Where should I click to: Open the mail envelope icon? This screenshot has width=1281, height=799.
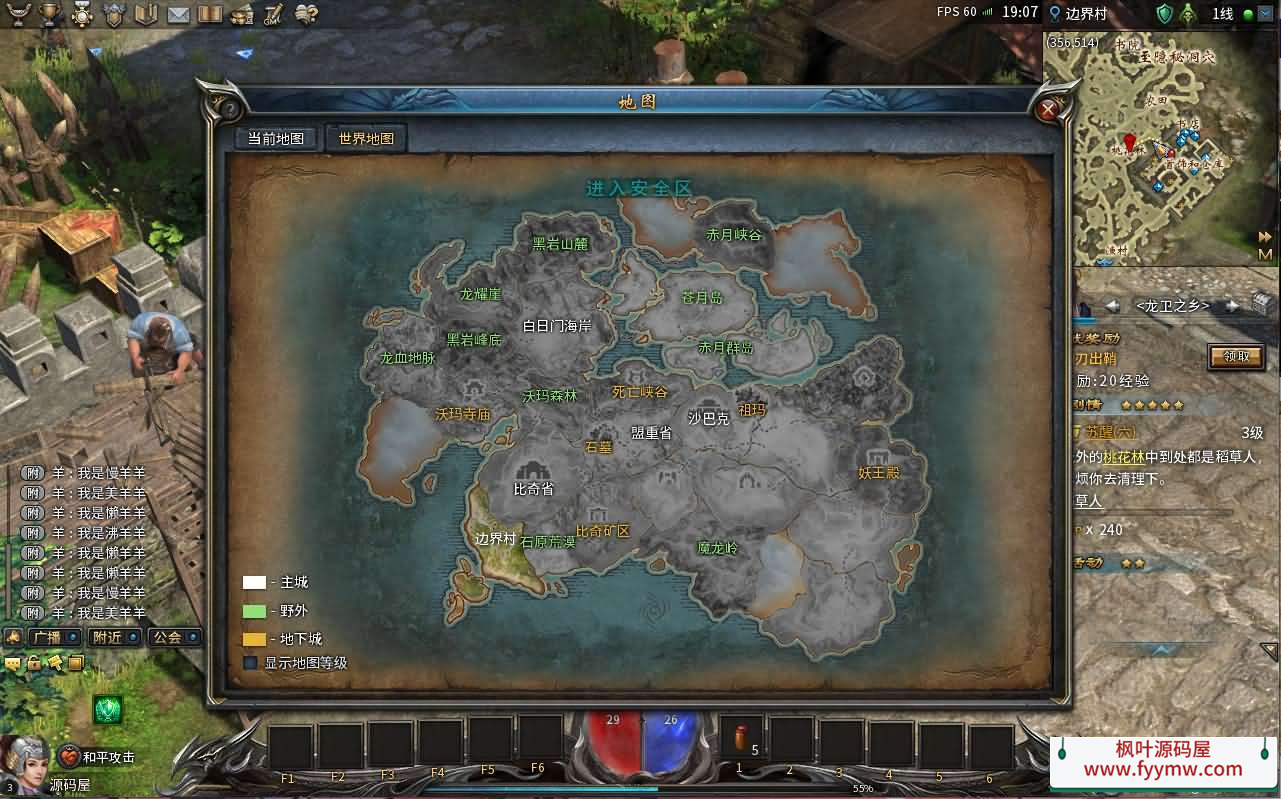178,14
